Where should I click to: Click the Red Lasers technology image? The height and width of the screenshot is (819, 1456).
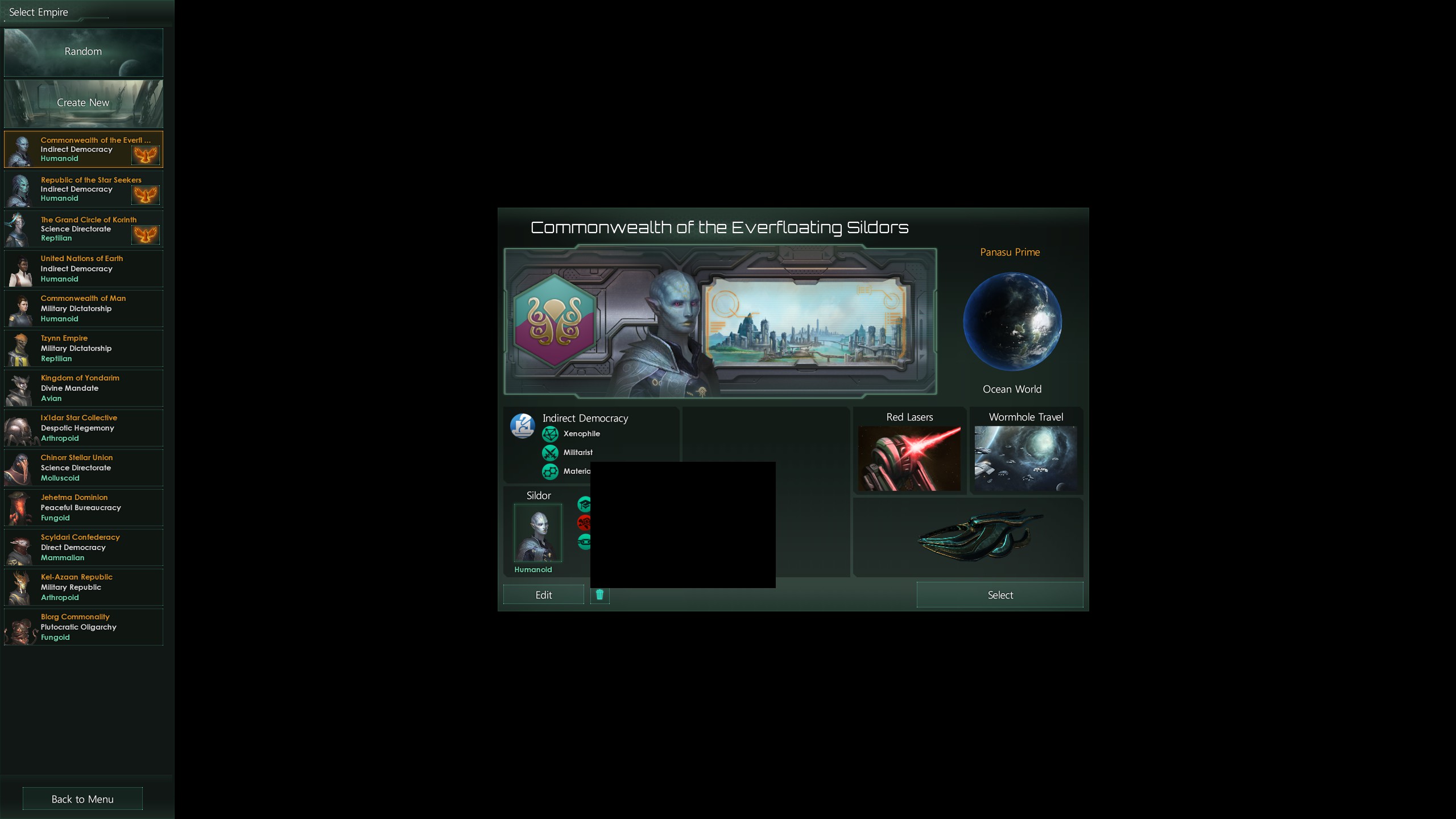(909, 458)
